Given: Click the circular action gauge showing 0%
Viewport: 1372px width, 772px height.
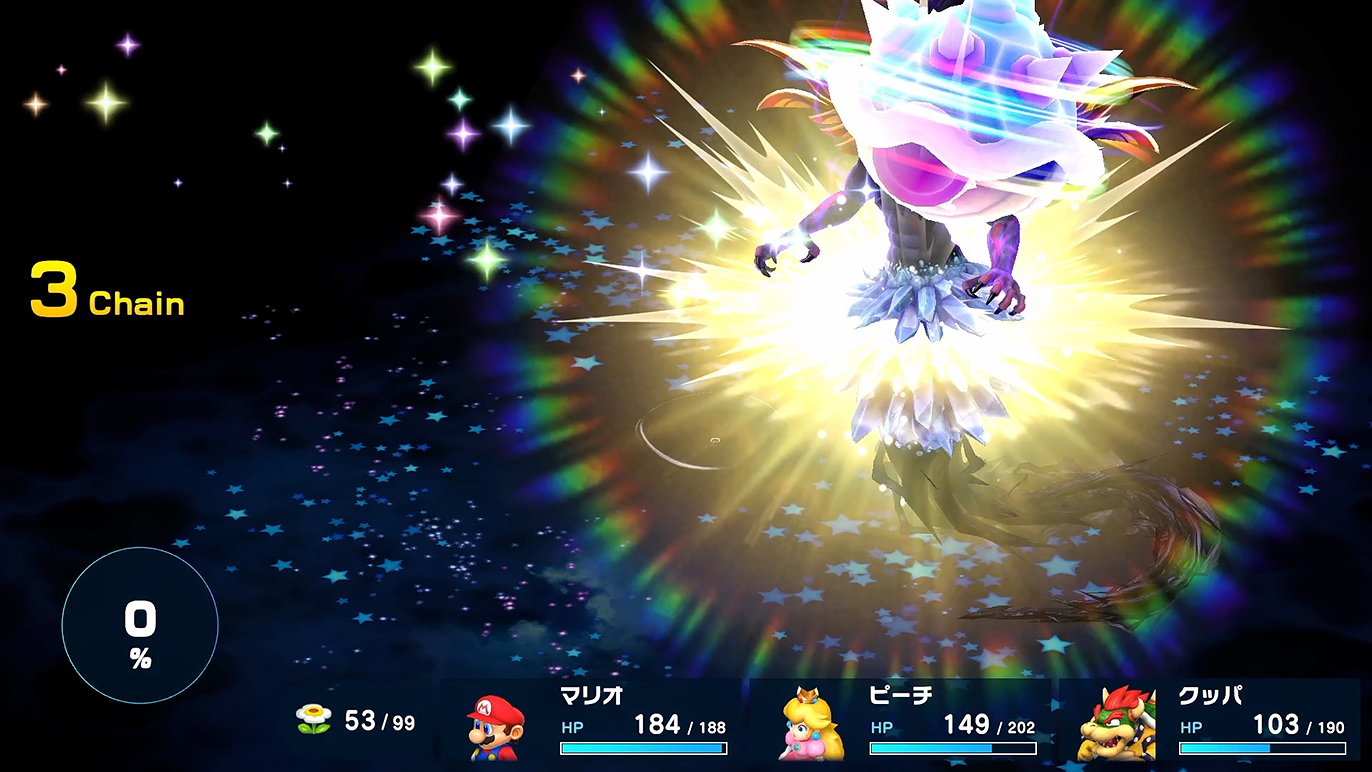Looking at the screenshot, I should pyautogui.click(x=140, y=626).
